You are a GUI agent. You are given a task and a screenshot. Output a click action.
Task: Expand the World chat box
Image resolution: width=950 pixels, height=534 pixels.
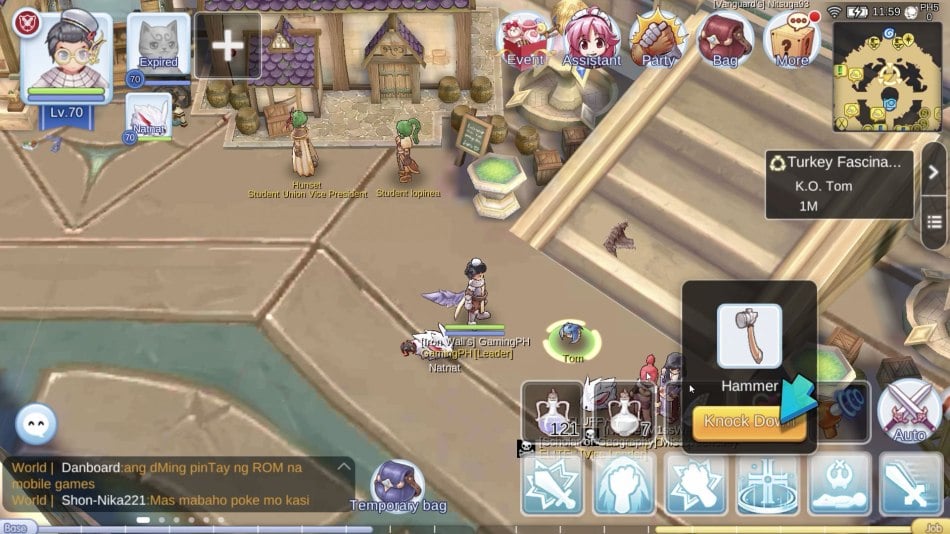click(343, 467)
